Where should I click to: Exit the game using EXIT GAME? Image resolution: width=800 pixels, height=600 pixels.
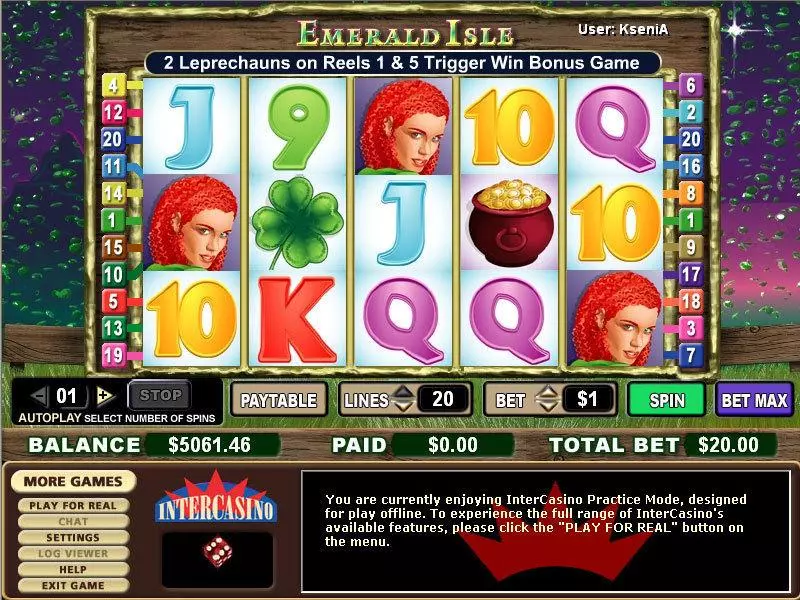point(73,586)
